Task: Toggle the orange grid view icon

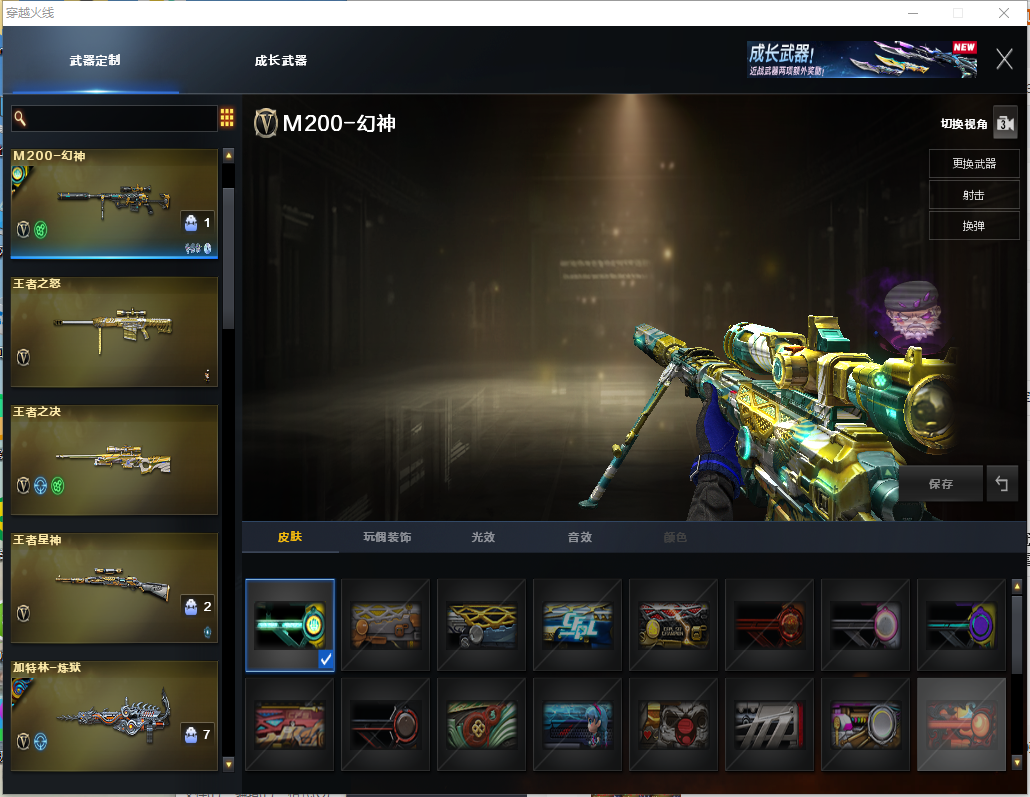Action: click(227, 118)
